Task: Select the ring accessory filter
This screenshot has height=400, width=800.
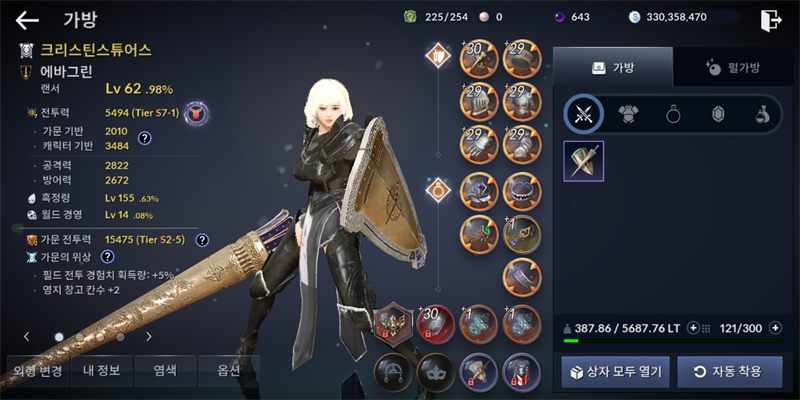Action: coord(673,114)
